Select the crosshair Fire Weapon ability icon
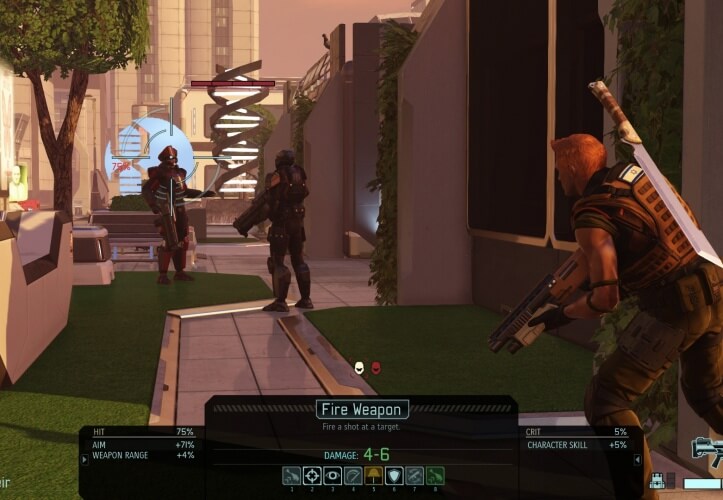The height and width of the screenshot is (500, 723). click(x=312, y=476)
